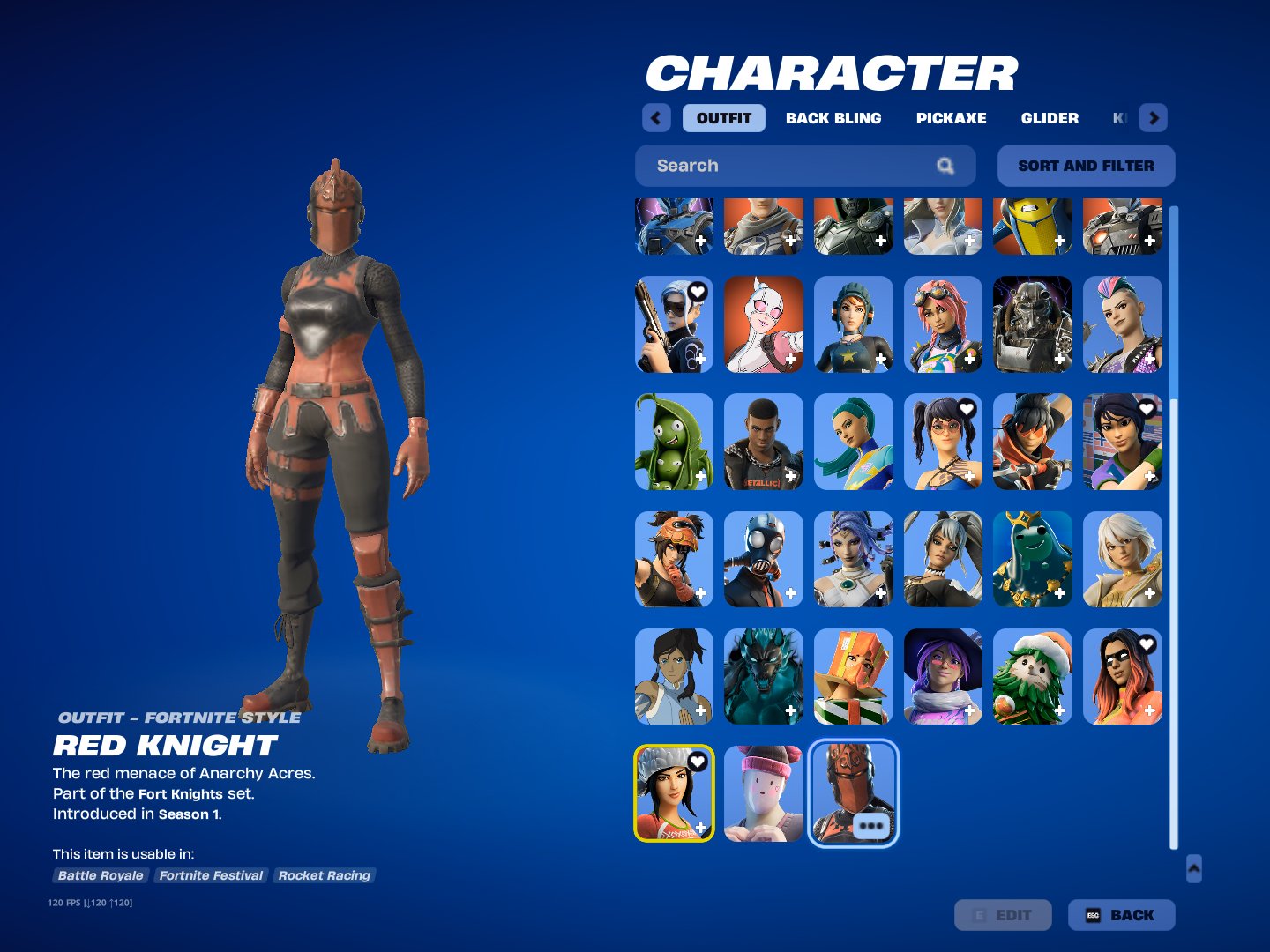Click the plus icon on the Spider-Gwen outfit
The height and width of the screenshot is (952, 1270).
coord(791,360)
